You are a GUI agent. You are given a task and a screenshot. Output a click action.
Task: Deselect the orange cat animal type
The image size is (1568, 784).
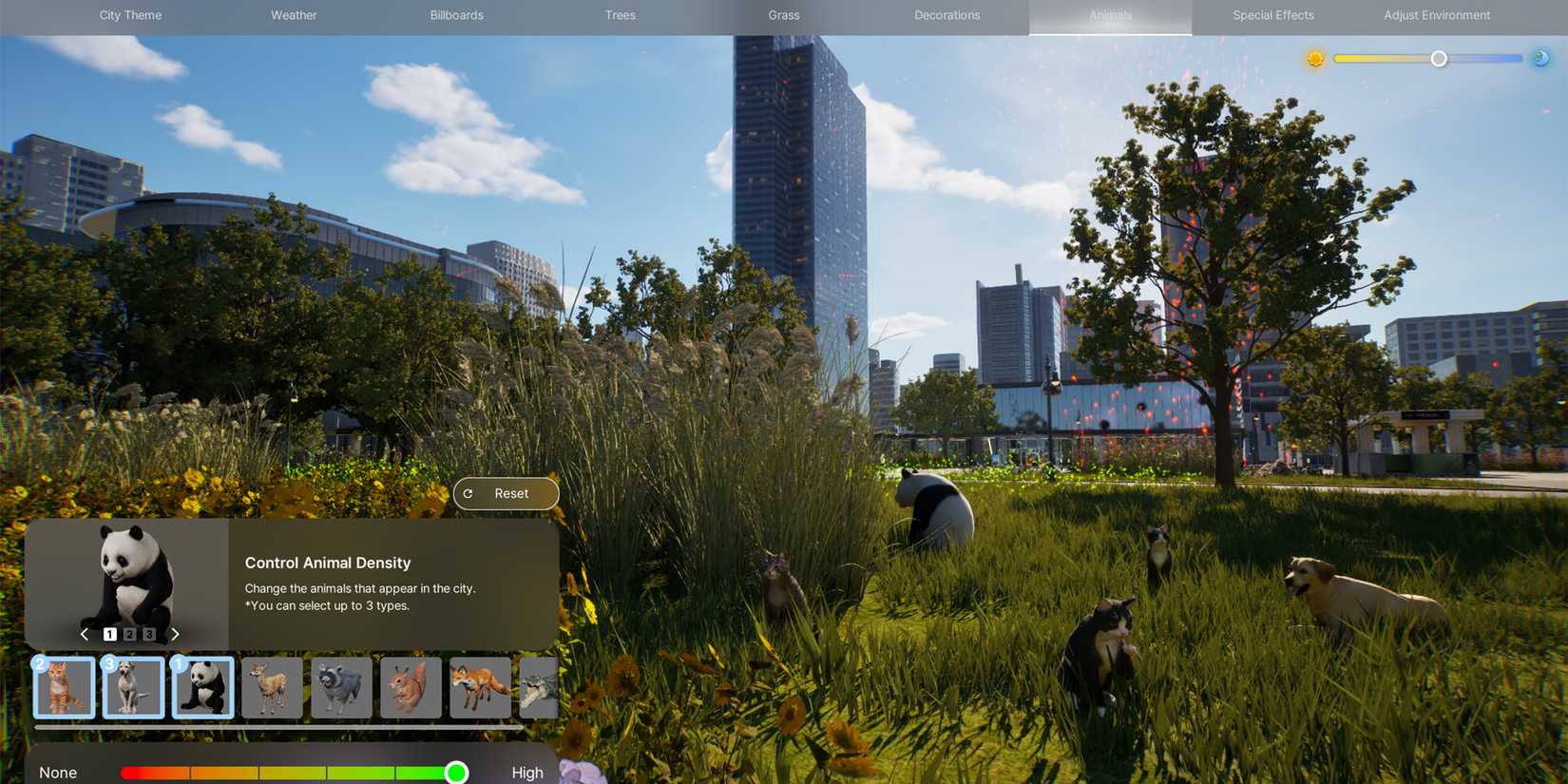[64, 686]
